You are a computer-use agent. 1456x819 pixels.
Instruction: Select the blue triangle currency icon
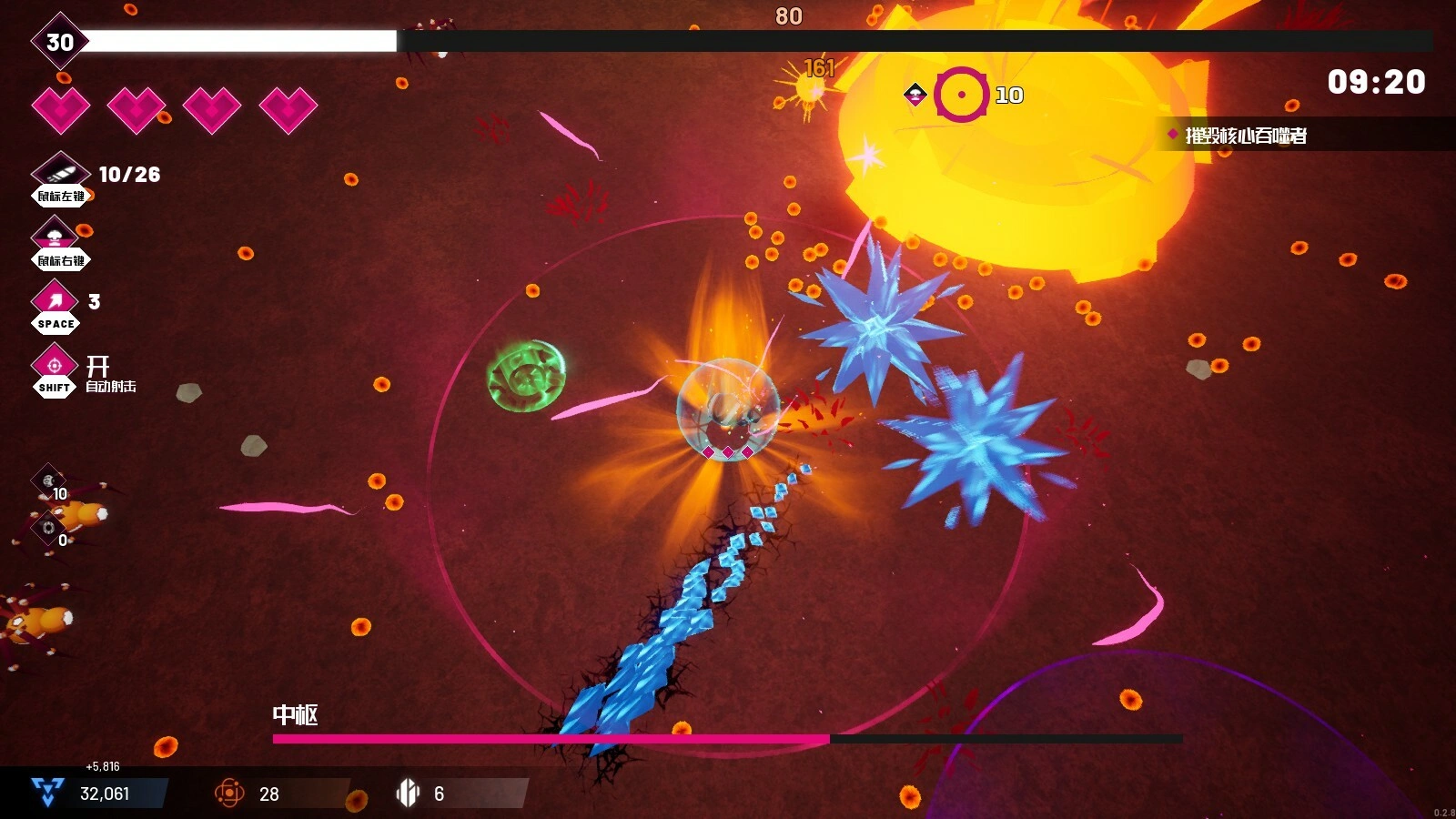(47, 793)
